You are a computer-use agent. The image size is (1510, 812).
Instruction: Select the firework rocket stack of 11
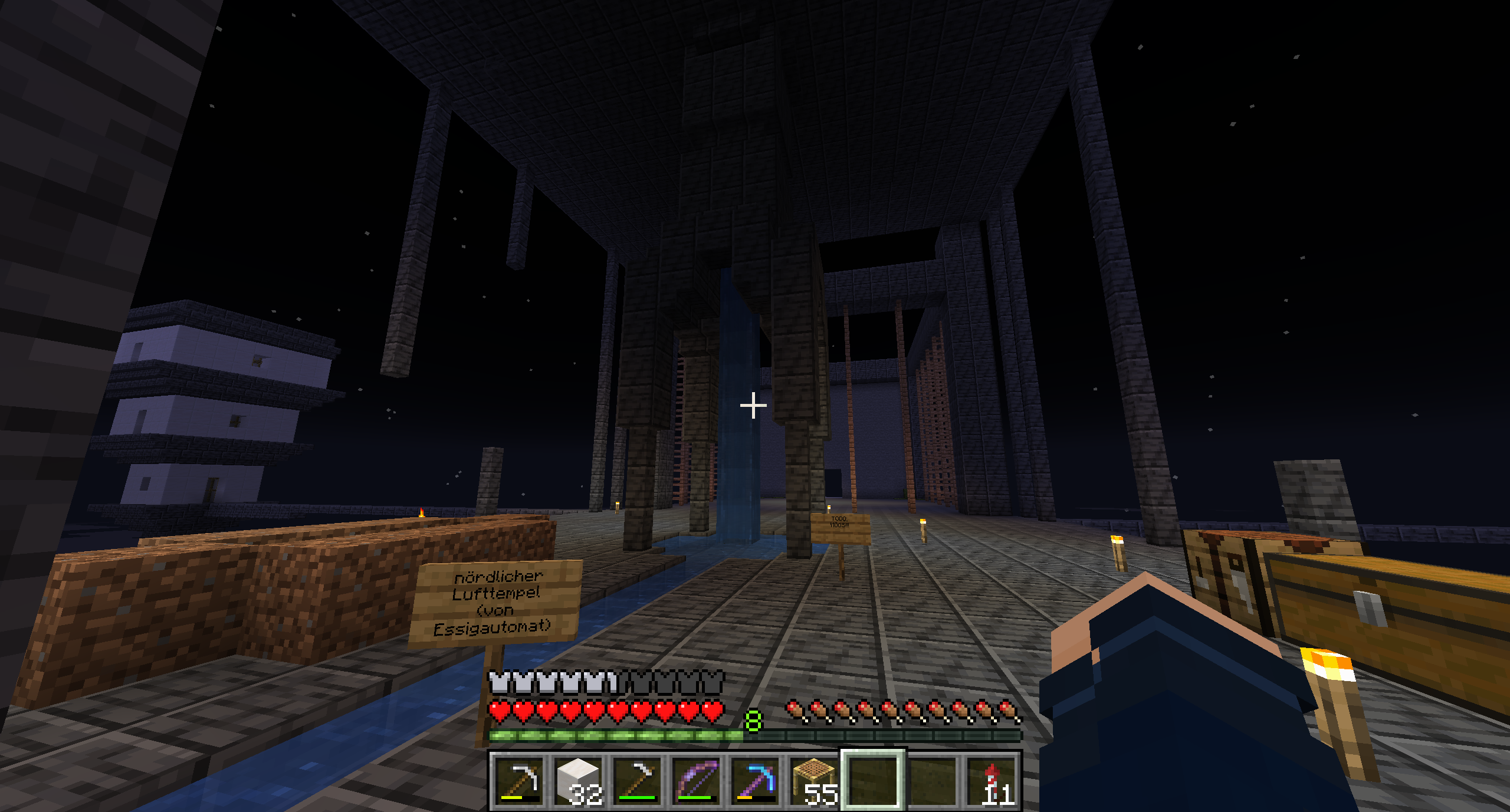(992, 781)
